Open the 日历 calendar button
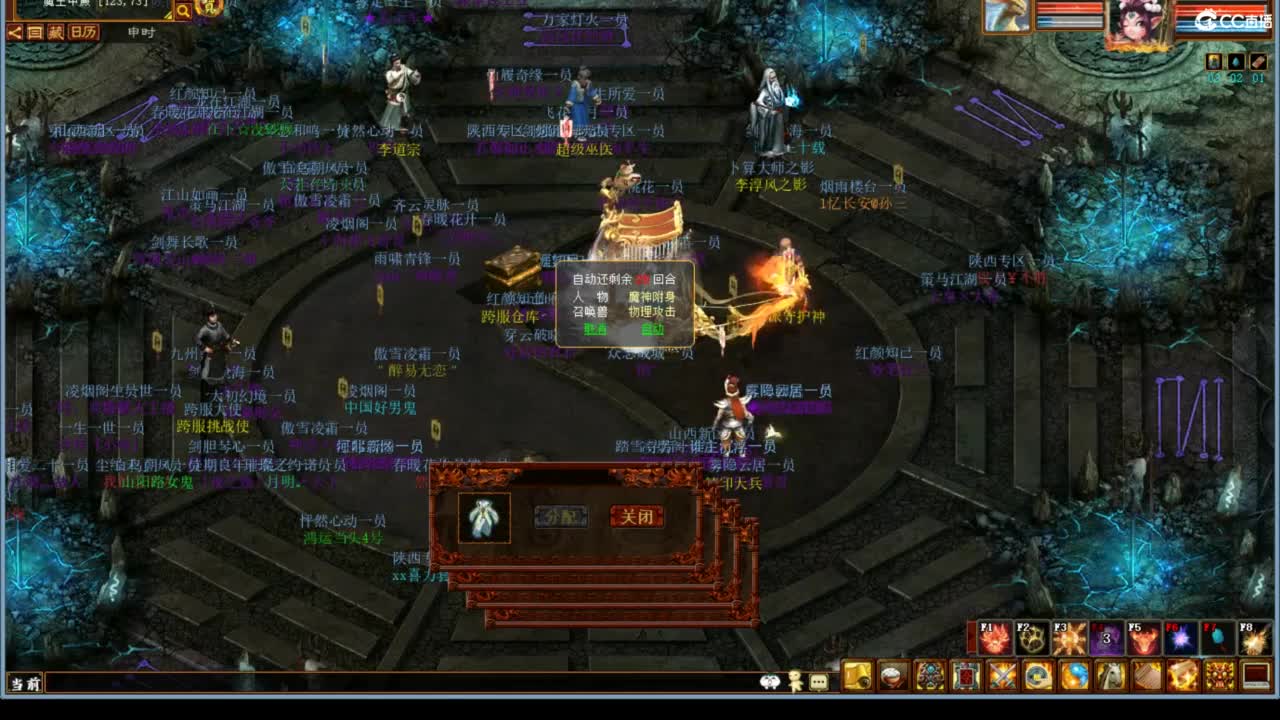The height and width of the screenshot is (720, 1280). point(83,31)
